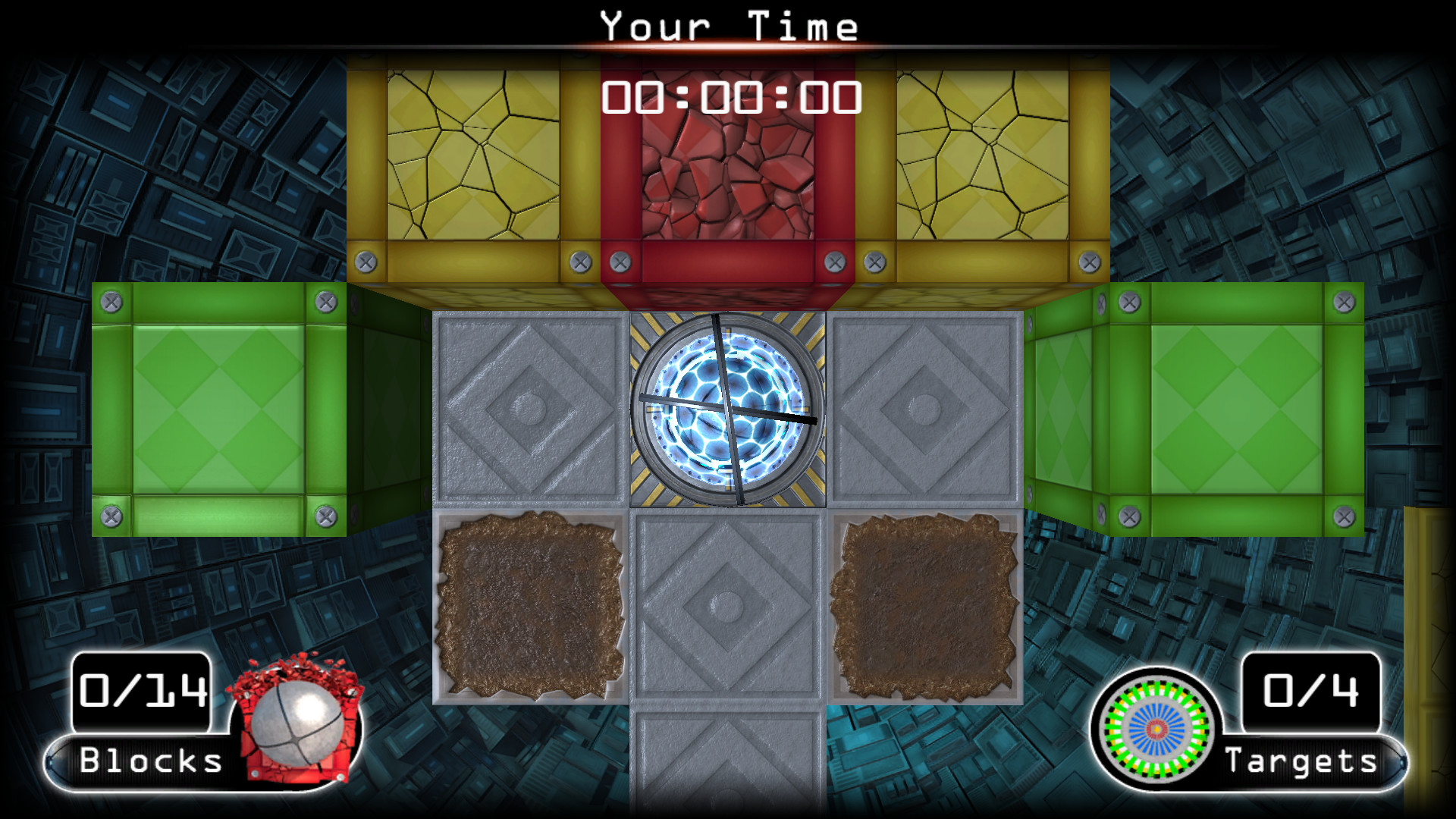Select the right green diamond crate
Image resolution: width=1456 pixels, height=819 pixels.
point(1236,409)
